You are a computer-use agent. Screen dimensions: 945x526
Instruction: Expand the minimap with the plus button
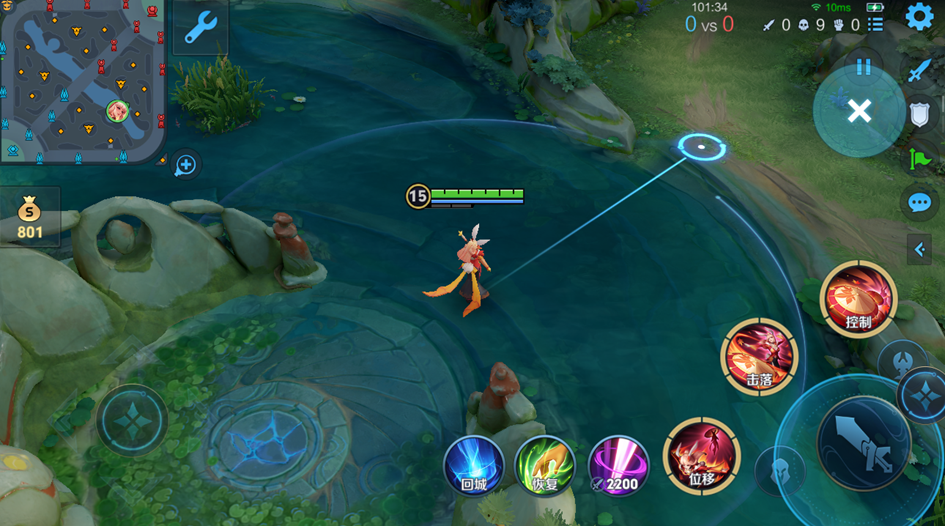point(185,165)
